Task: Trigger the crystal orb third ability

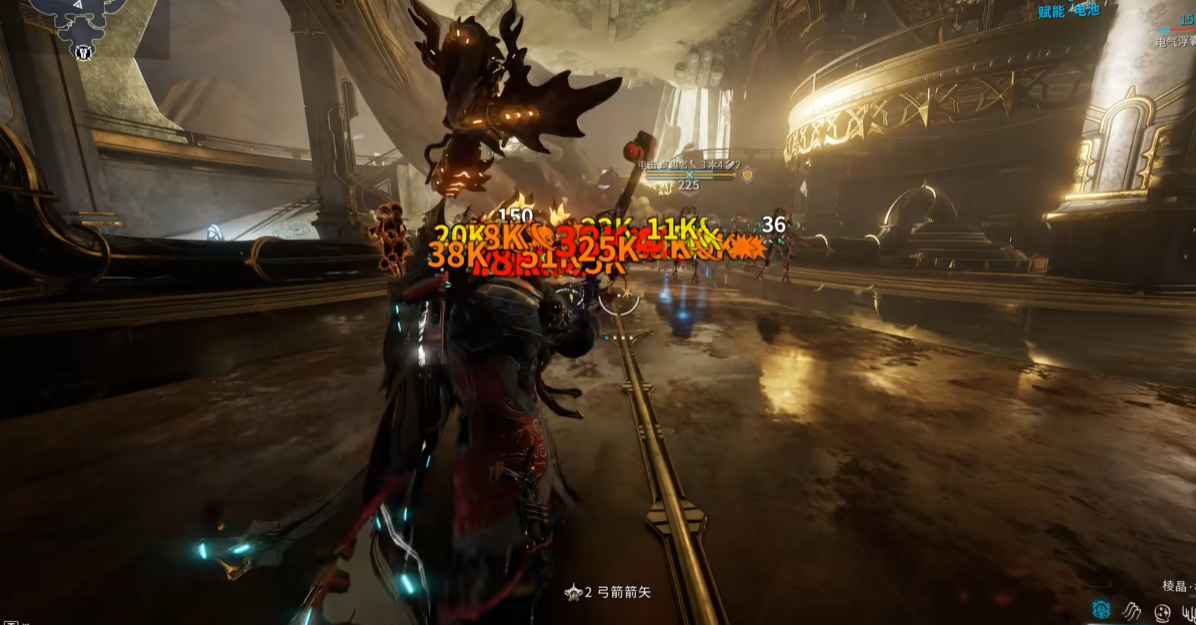Action: [x=1162, y=611]
